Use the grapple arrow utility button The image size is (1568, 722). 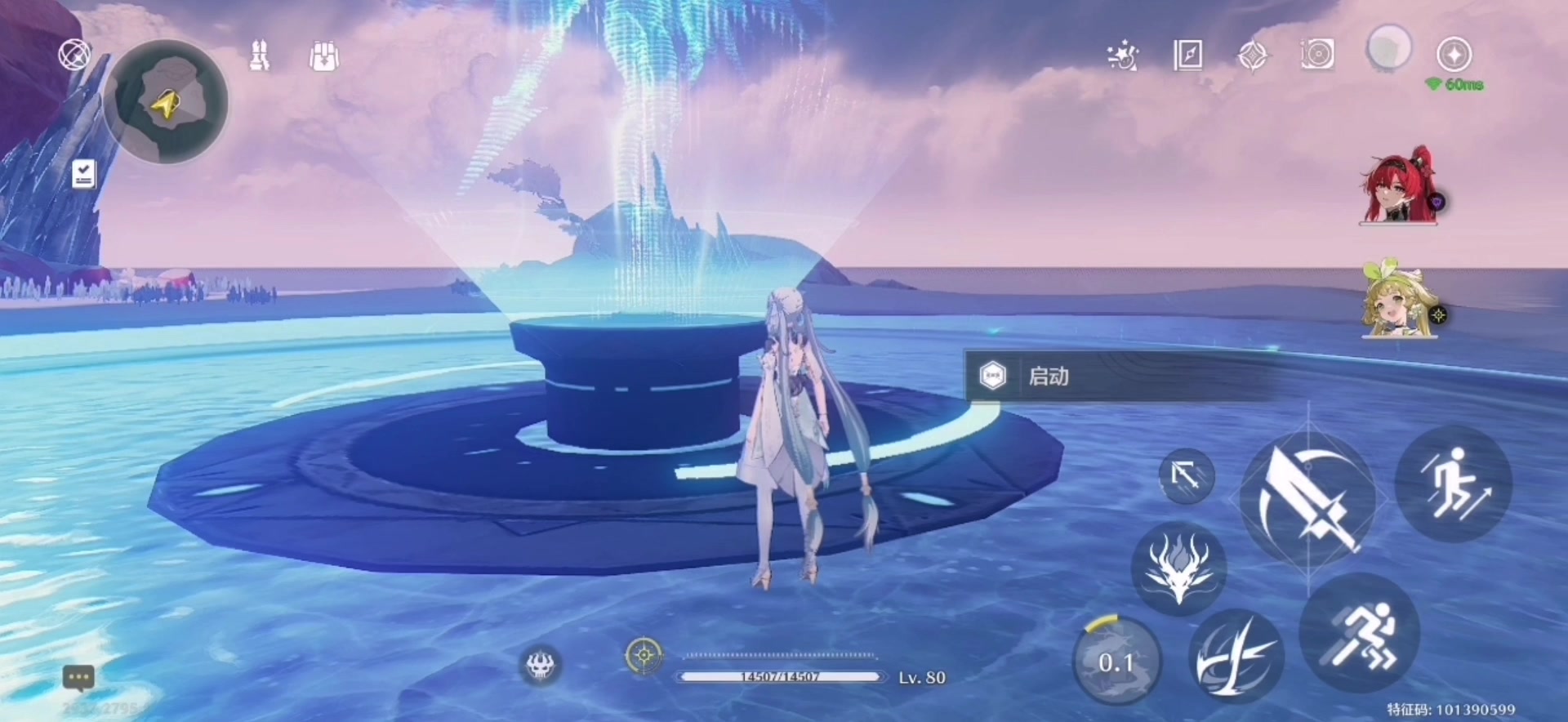[x=1186, y=475]
